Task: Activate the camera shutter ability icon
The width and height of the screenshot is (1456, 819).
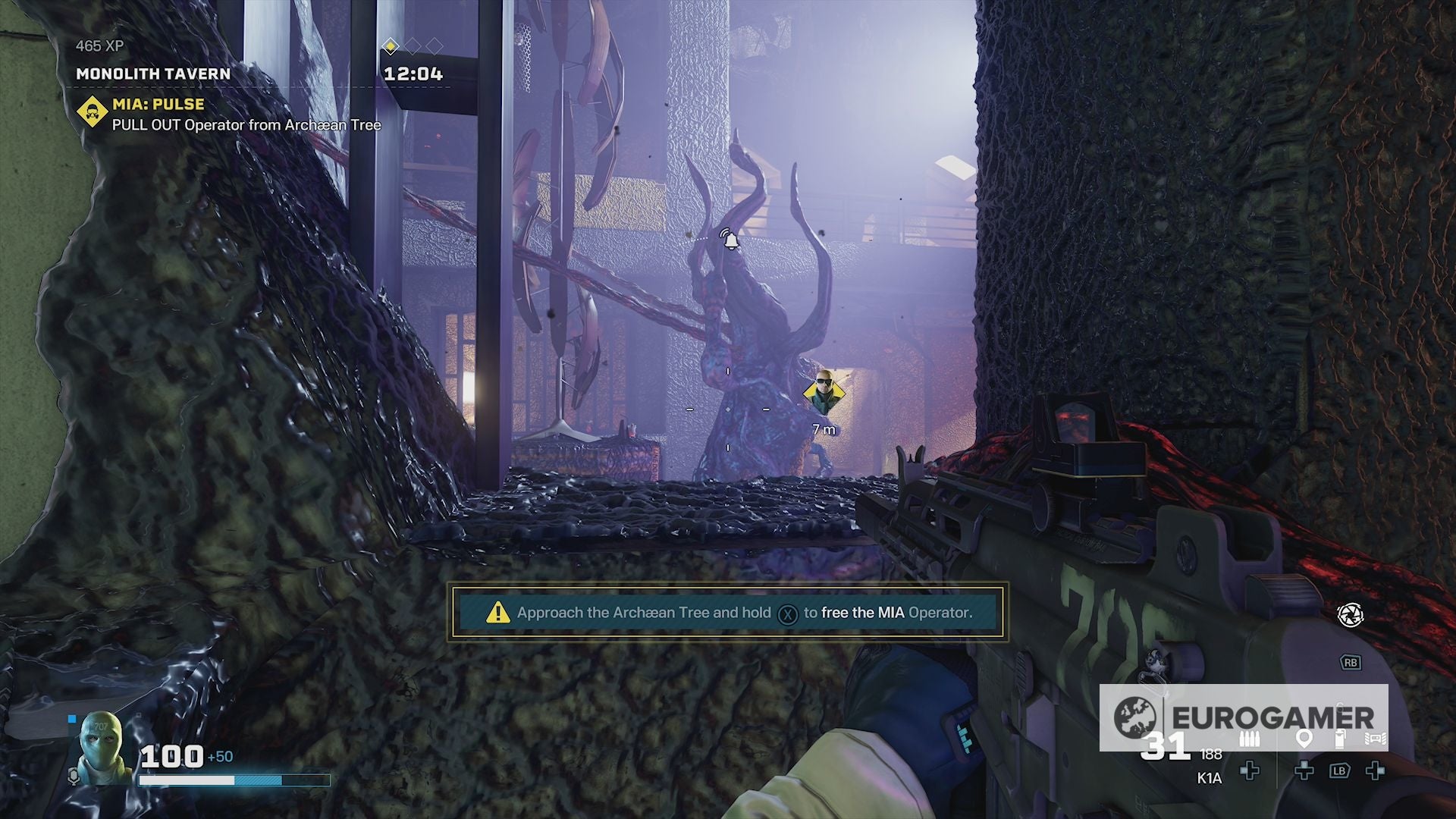Action: coord(1350,615)
